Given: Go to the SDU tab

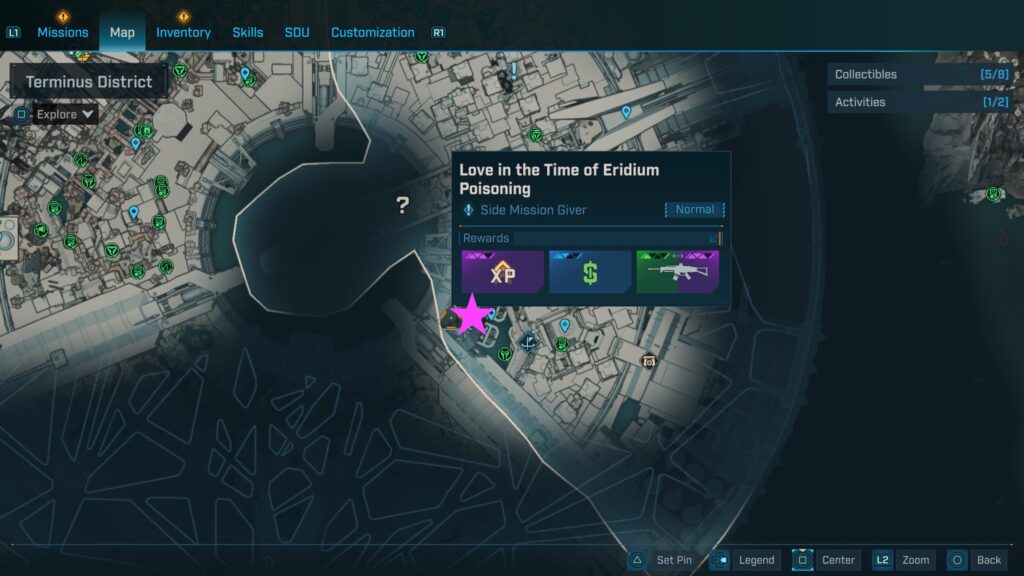Looking at the screenshot, I should click(x=297, y=32).
